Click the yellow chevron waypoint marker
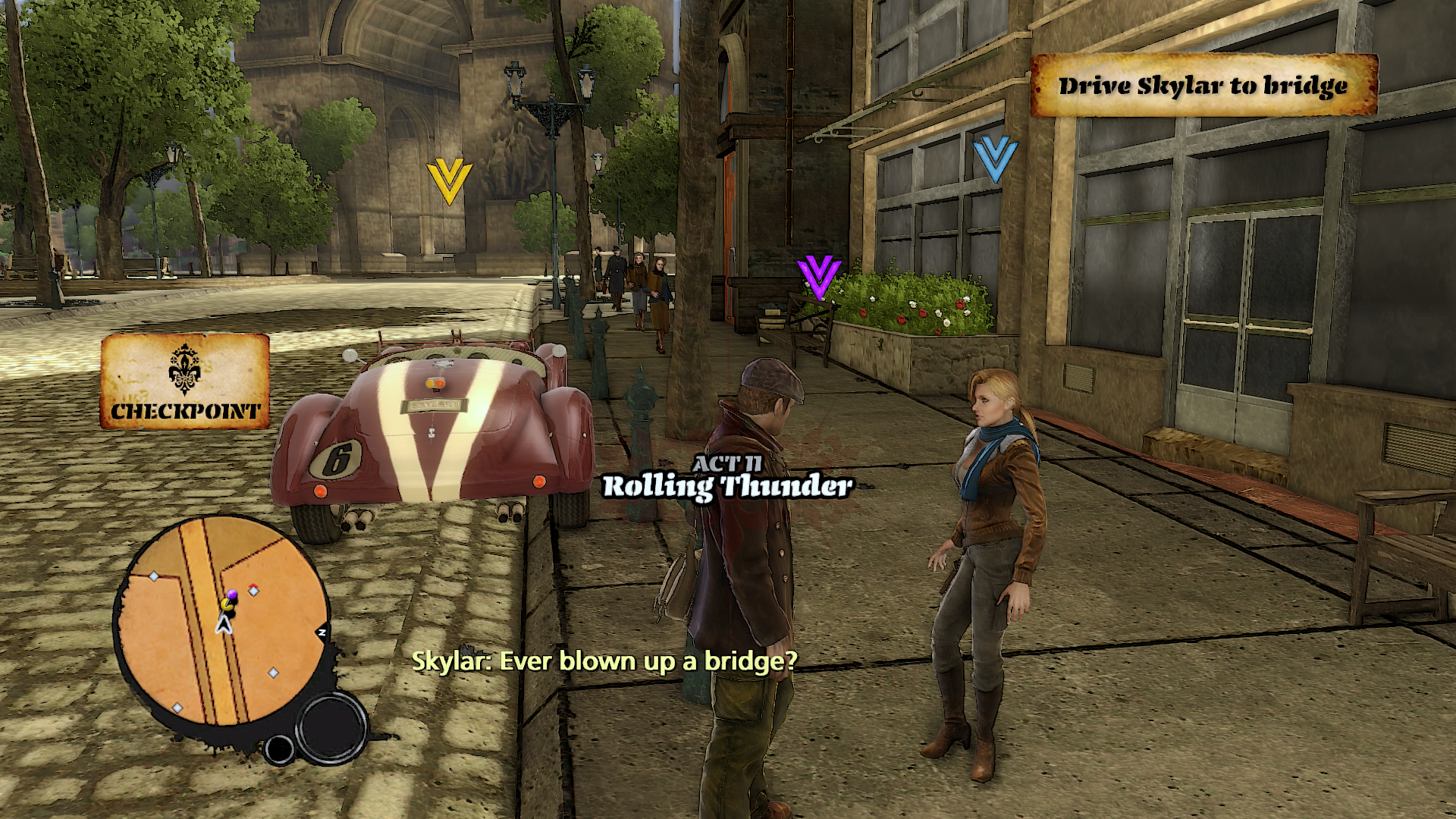 coord(449,182)
